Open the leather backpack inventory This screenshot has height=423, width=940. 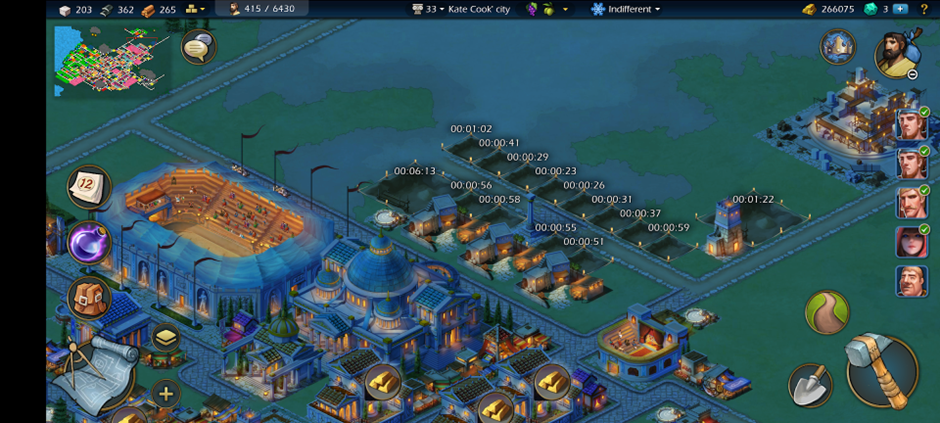pos(88,297)
